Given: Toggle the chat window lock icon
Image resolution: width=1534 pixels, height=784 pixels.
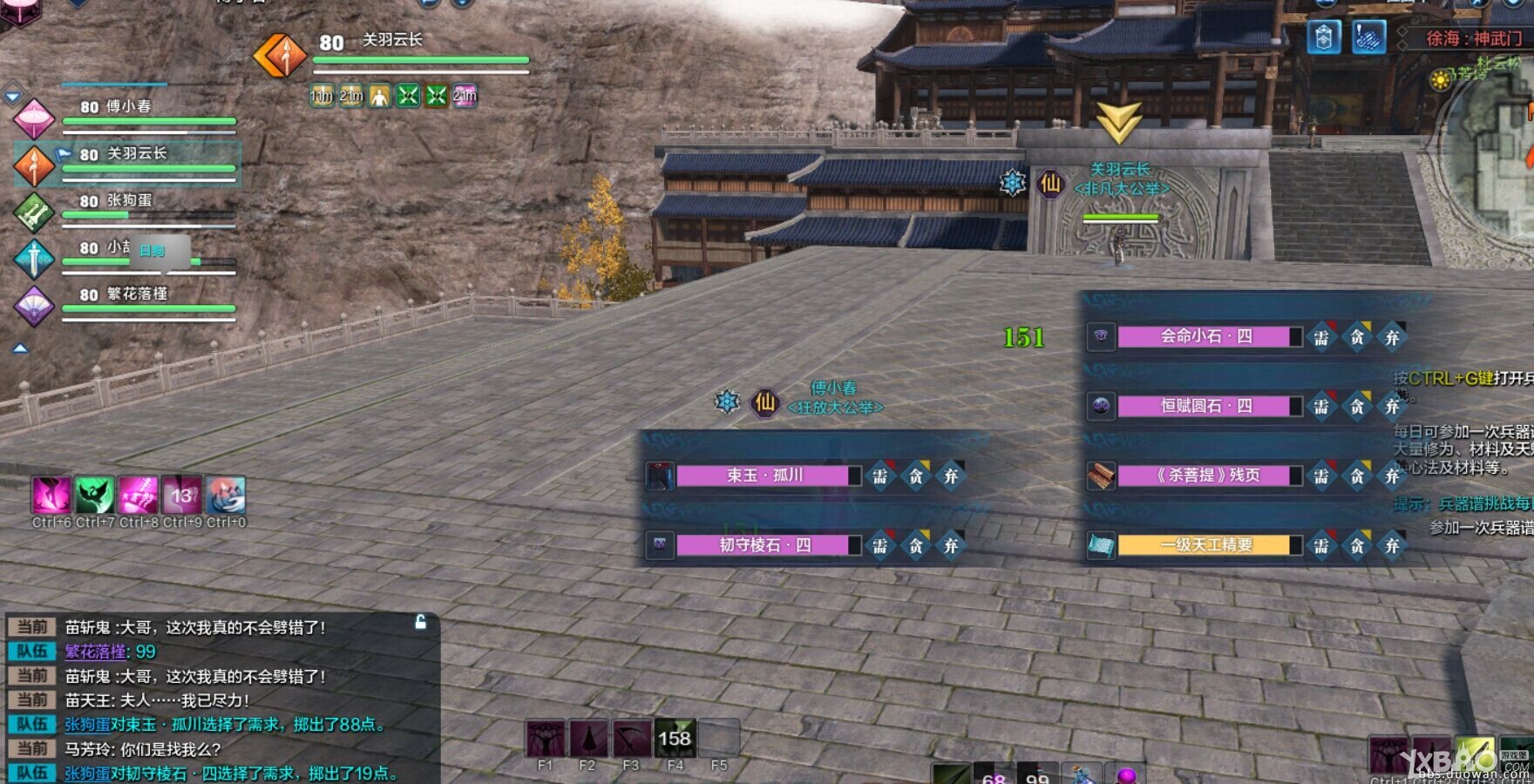Looking at the screenshot, I should [420, 622].
